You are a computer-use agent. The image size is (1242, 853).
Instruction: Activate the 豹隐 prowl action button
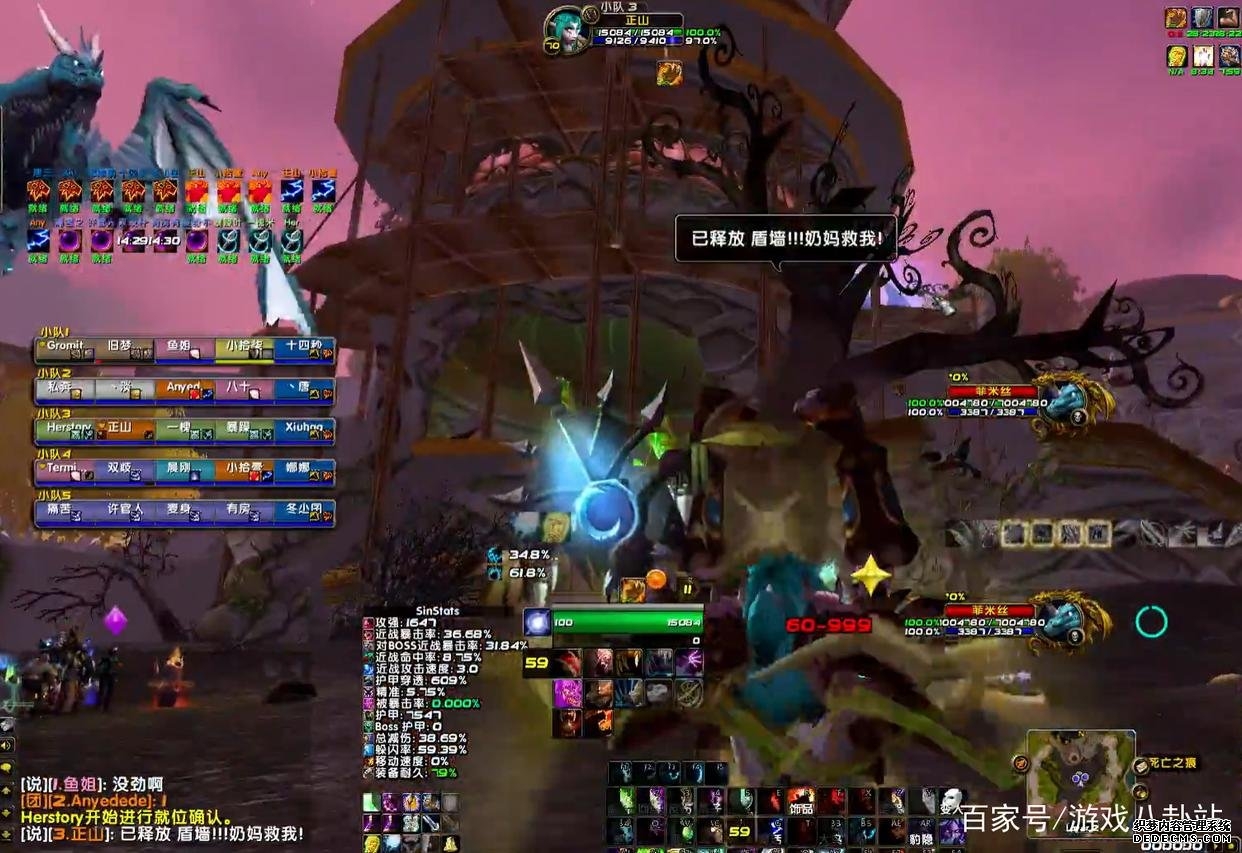[x=924, y=832]
